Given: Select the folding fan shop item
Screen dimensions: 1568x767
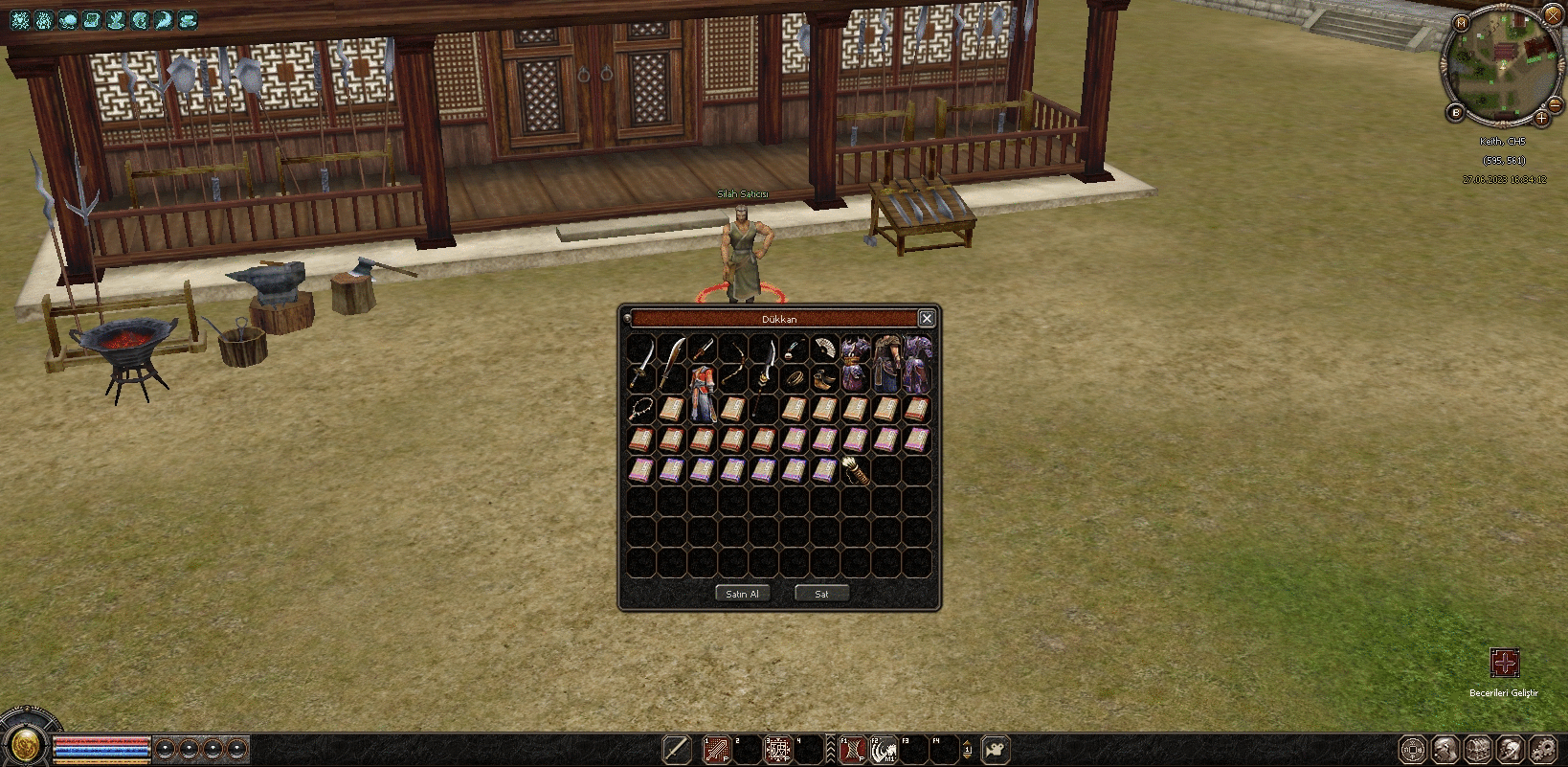Looking at the screenshot, I should pos(823,348).
